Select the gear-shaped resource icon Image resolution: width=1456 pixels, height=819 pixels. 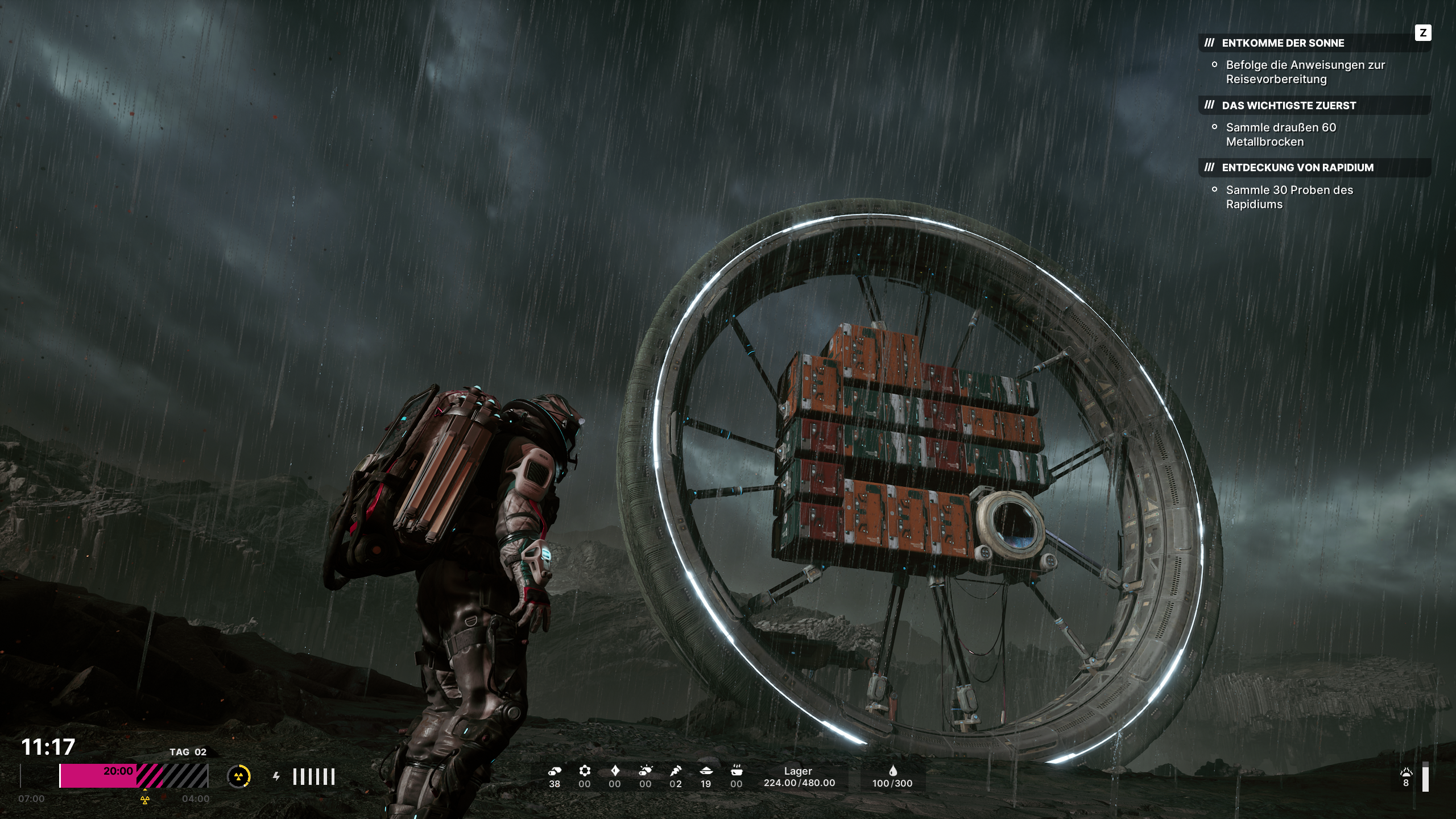585,771
